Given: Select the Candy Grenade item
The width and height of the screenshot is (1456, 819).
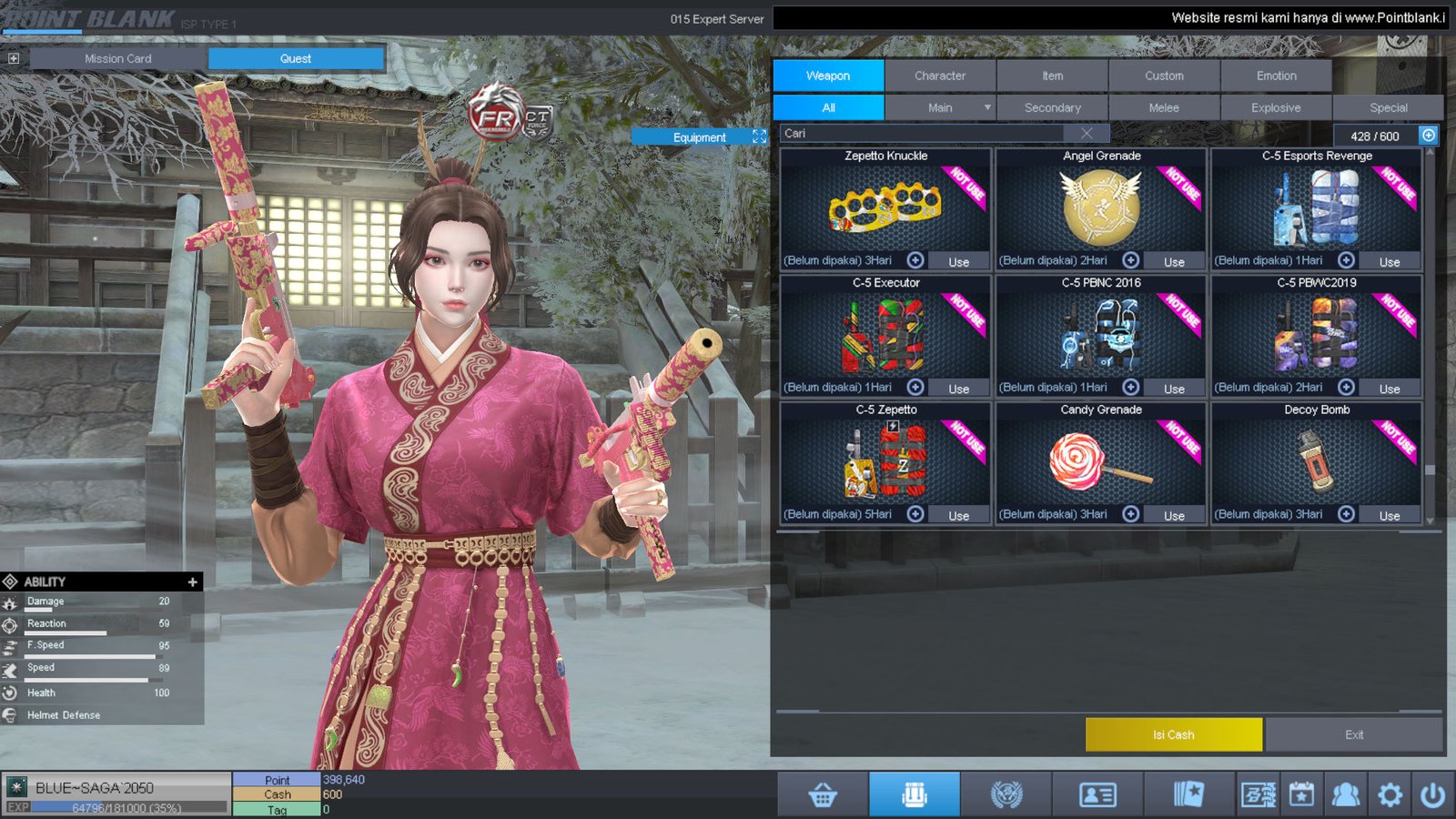Looking at the screenshot, I should [x=1100, y=460].
